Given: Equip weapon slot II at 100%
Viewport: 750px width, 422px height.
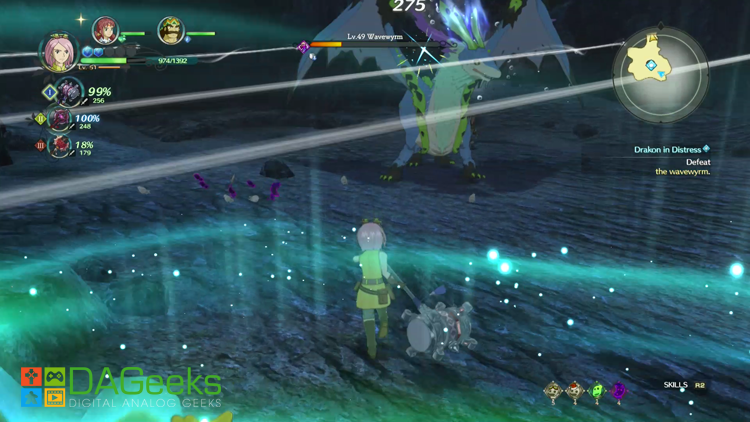Looking at the screenshot, I should (x=61, y=120).
